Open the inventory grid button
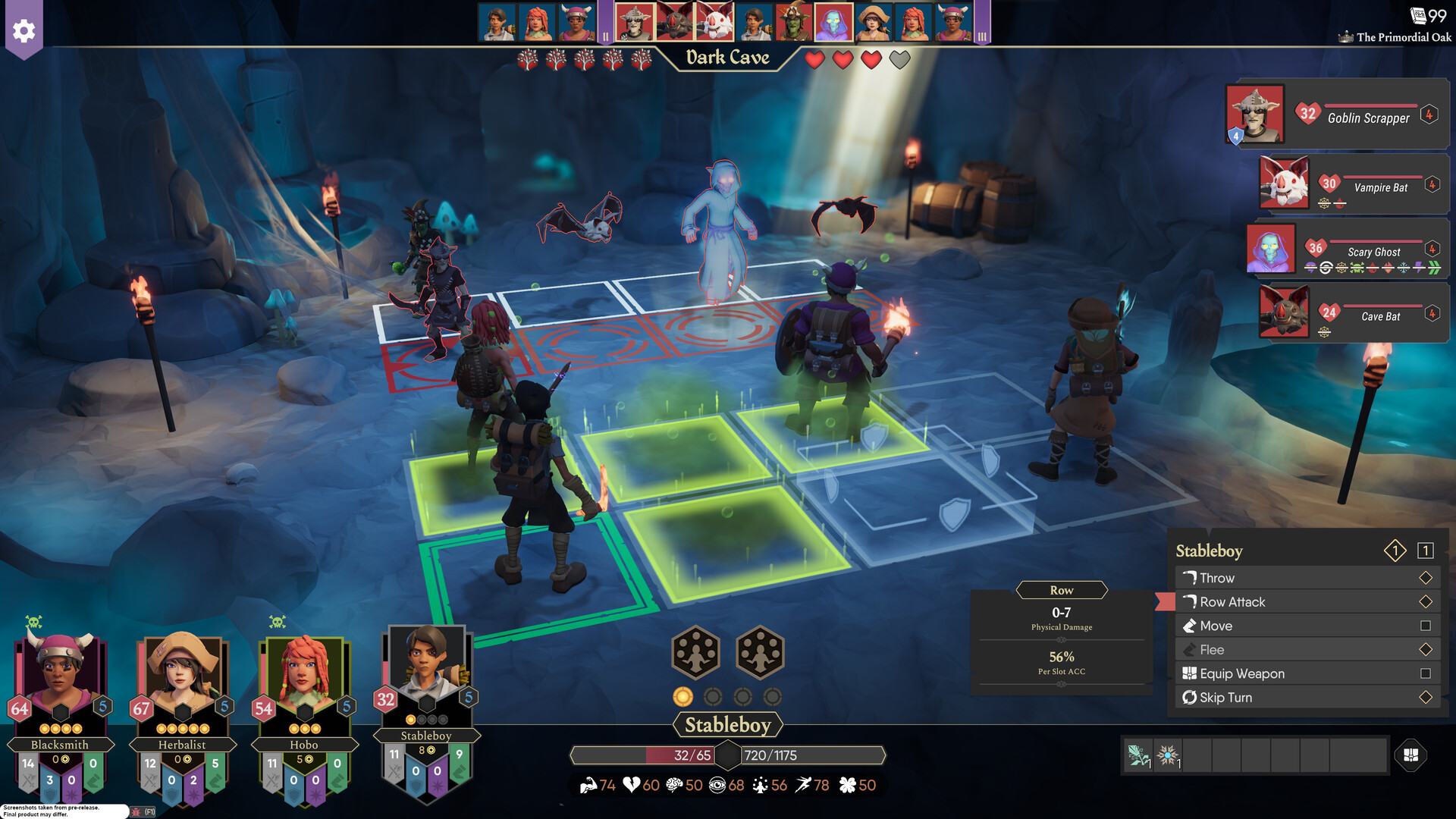 tap(1410, 755)
